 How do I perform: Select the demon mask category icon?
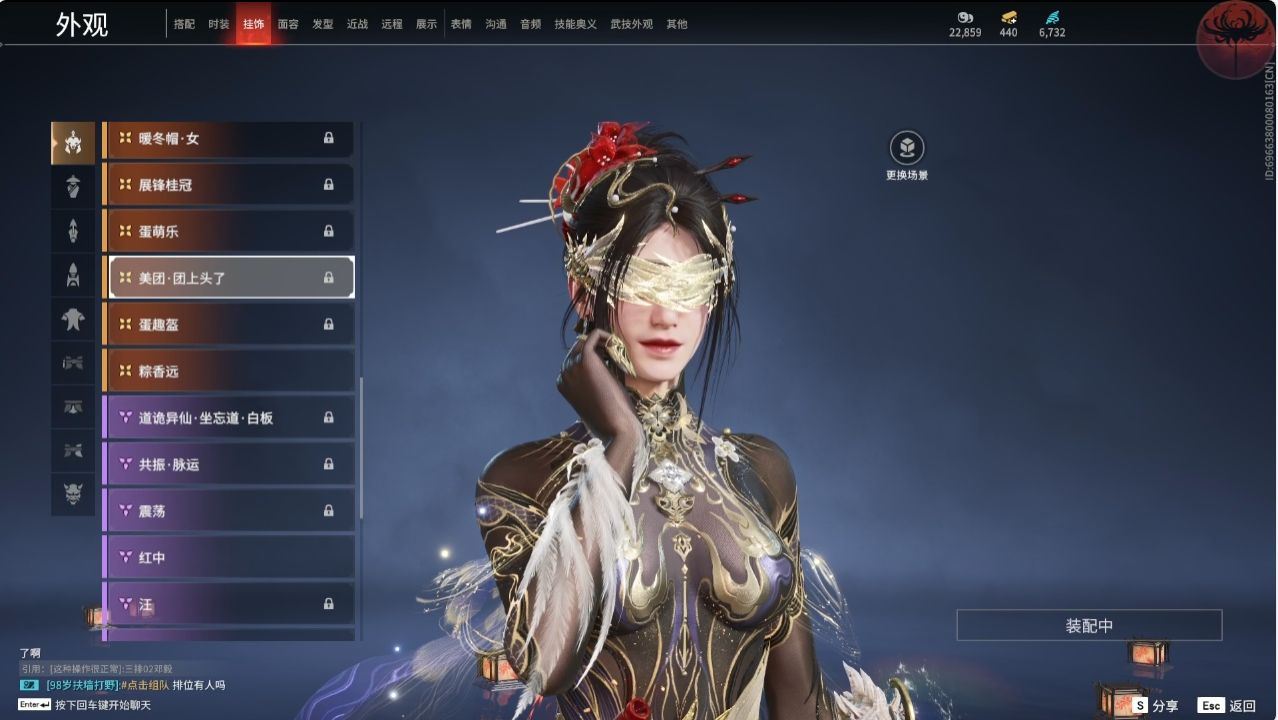click(73, 494)
